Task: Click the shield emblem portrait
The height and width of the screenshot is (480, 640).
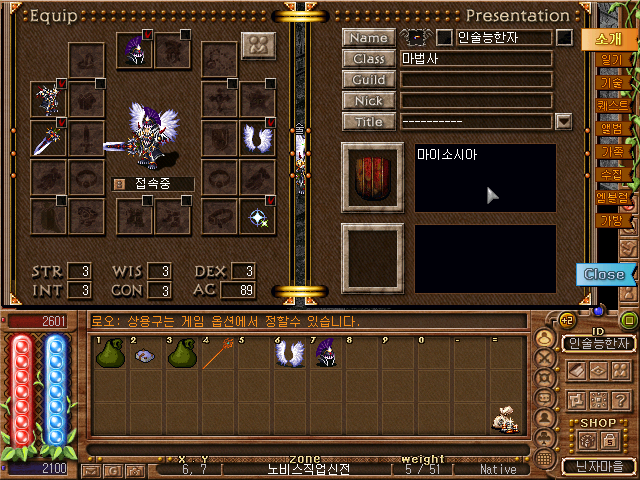Action: coord(372,177)
